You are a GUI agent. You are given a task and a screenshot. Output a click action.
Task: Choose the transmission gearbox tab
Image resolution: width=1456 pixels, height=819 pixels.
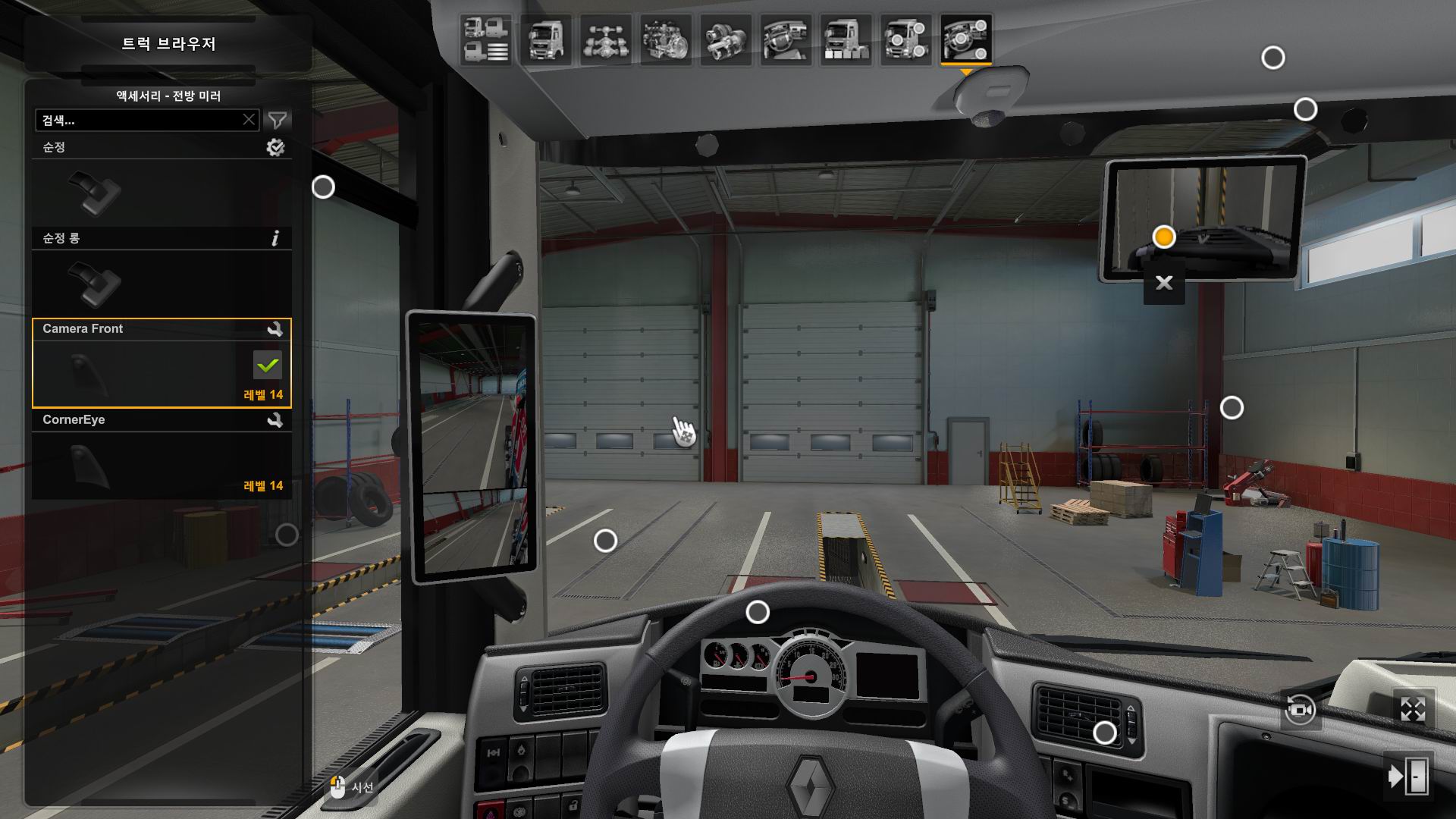pyautogui.click(x=726, y=39)
